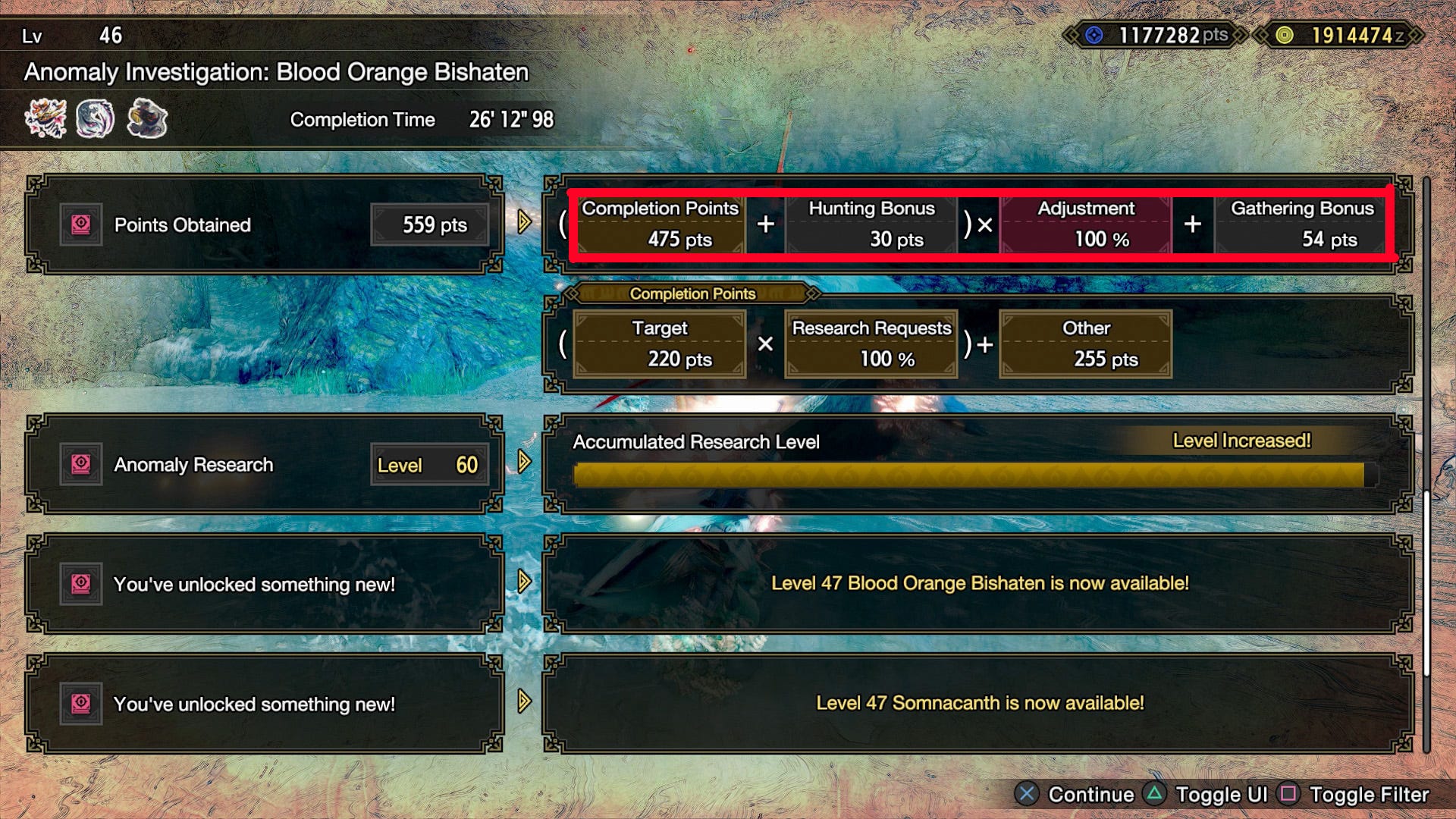Click the Anomaly Research pink icon
Image resolution: width=1456 pixels, height=819 pixels.
pyautogui.click(x=81, y=463)
